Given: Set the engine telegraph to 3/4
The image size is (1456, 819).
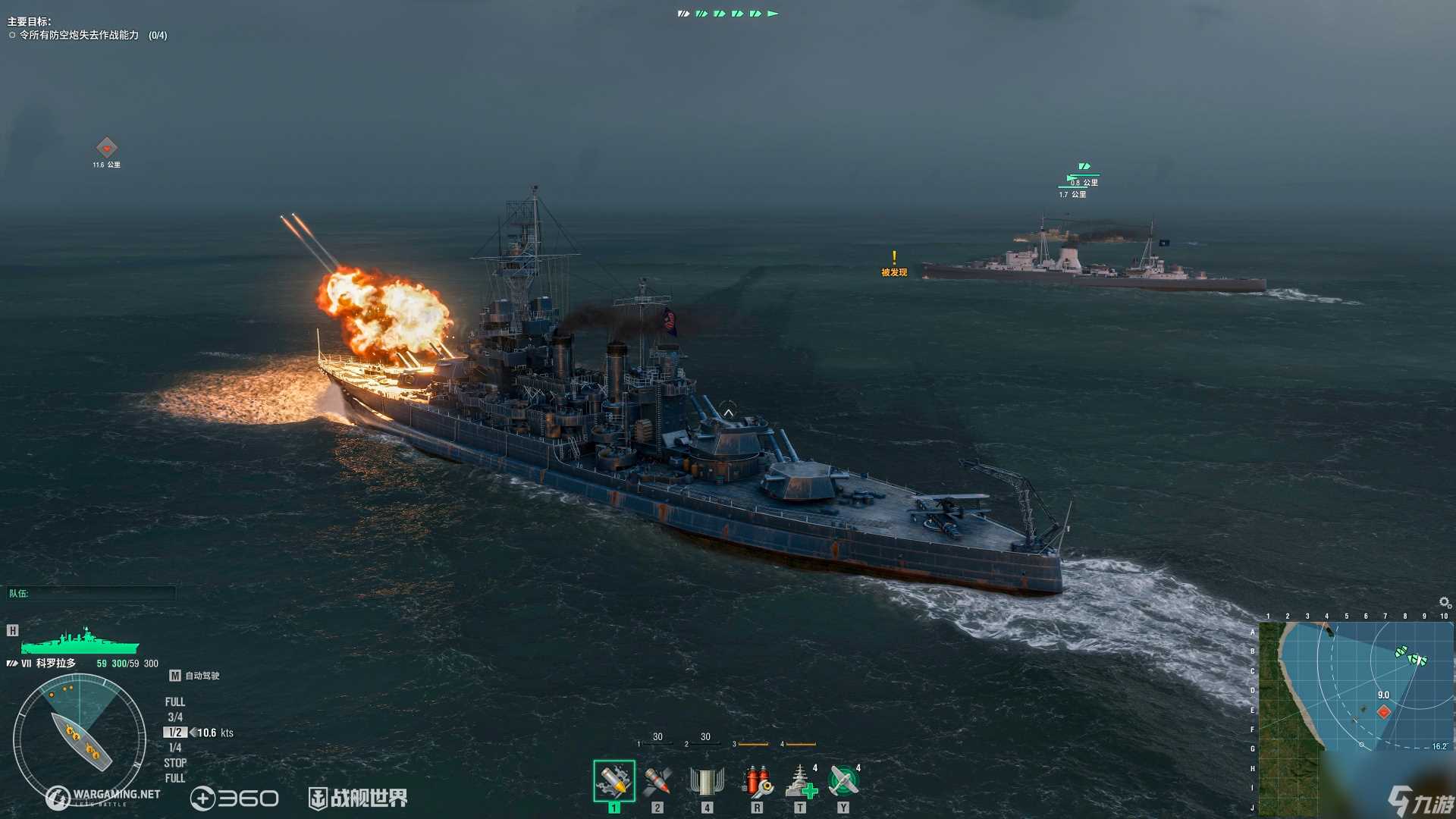Looking at the screenshot, I should pos(175,717).
